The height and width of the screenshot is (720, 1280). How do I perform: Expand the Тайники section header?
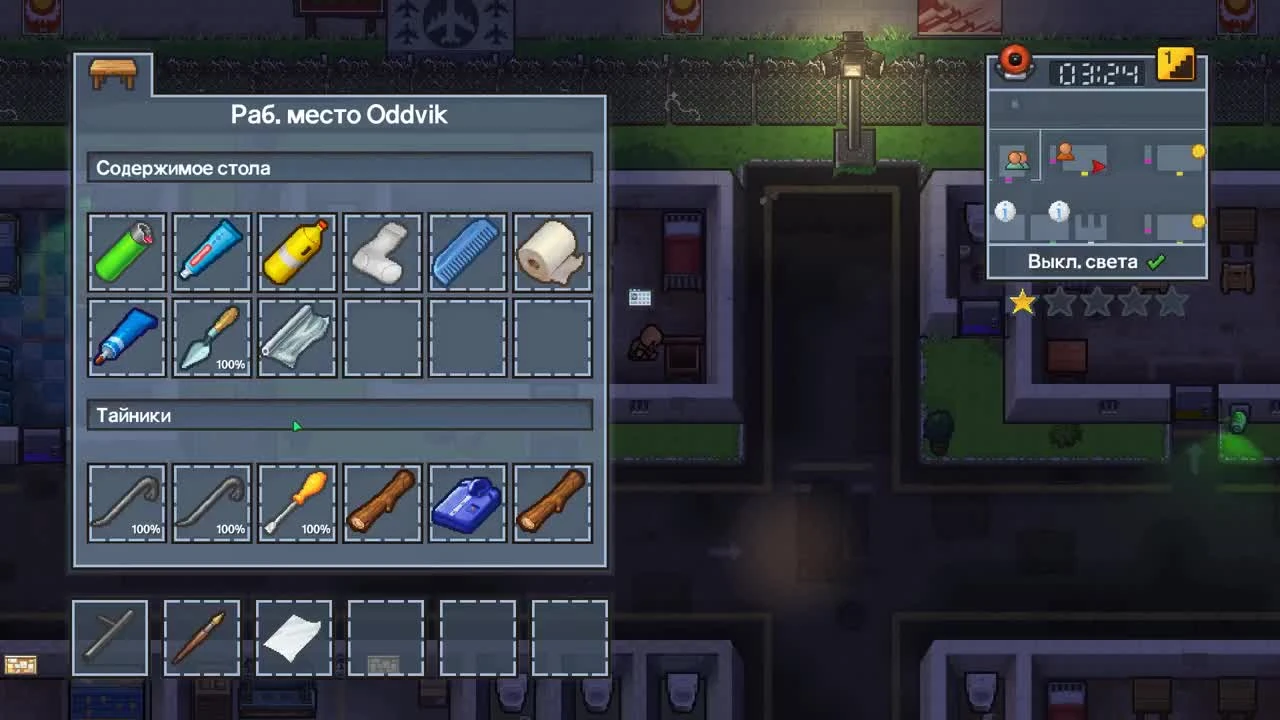click(x=340, y=416)
